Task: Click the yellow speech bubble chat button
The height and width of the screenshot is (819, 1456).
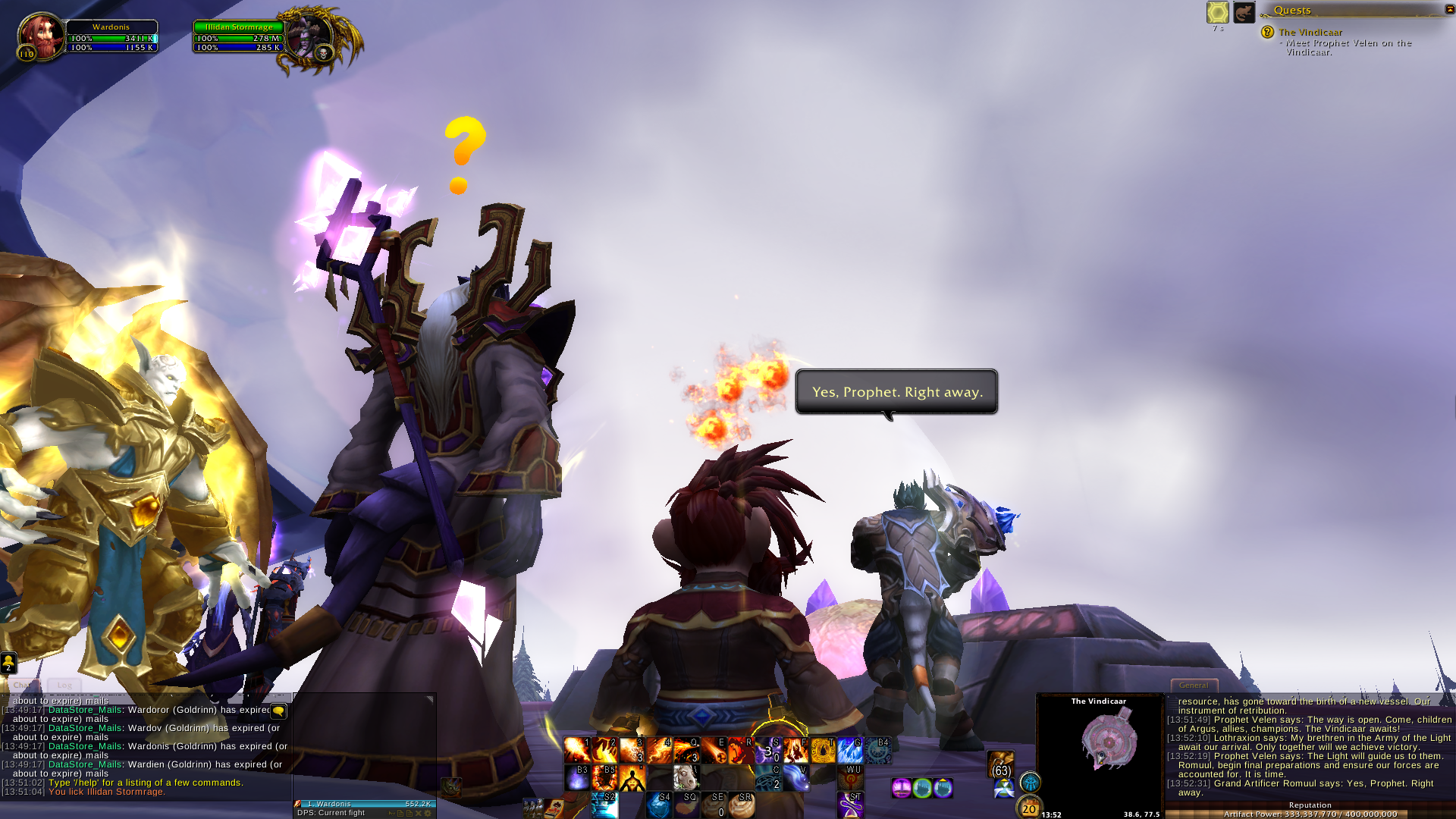Action: (278, 711)
